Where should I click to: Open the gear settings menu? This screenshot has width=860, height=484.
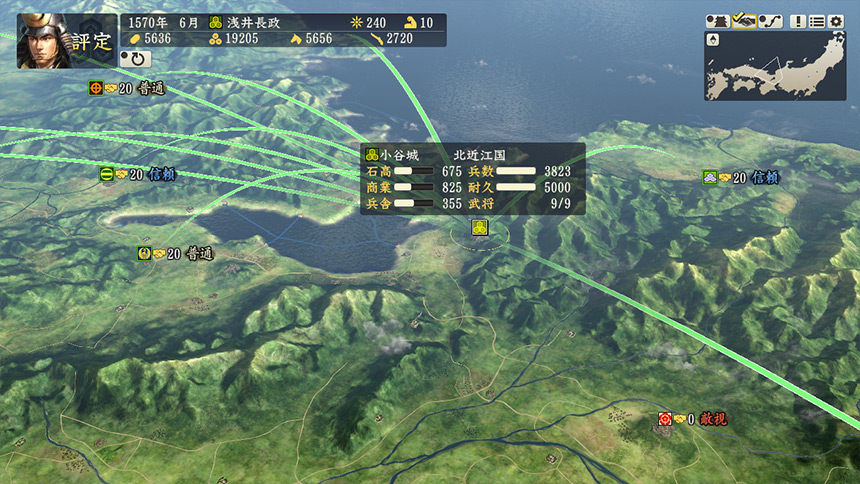[836, 21]
